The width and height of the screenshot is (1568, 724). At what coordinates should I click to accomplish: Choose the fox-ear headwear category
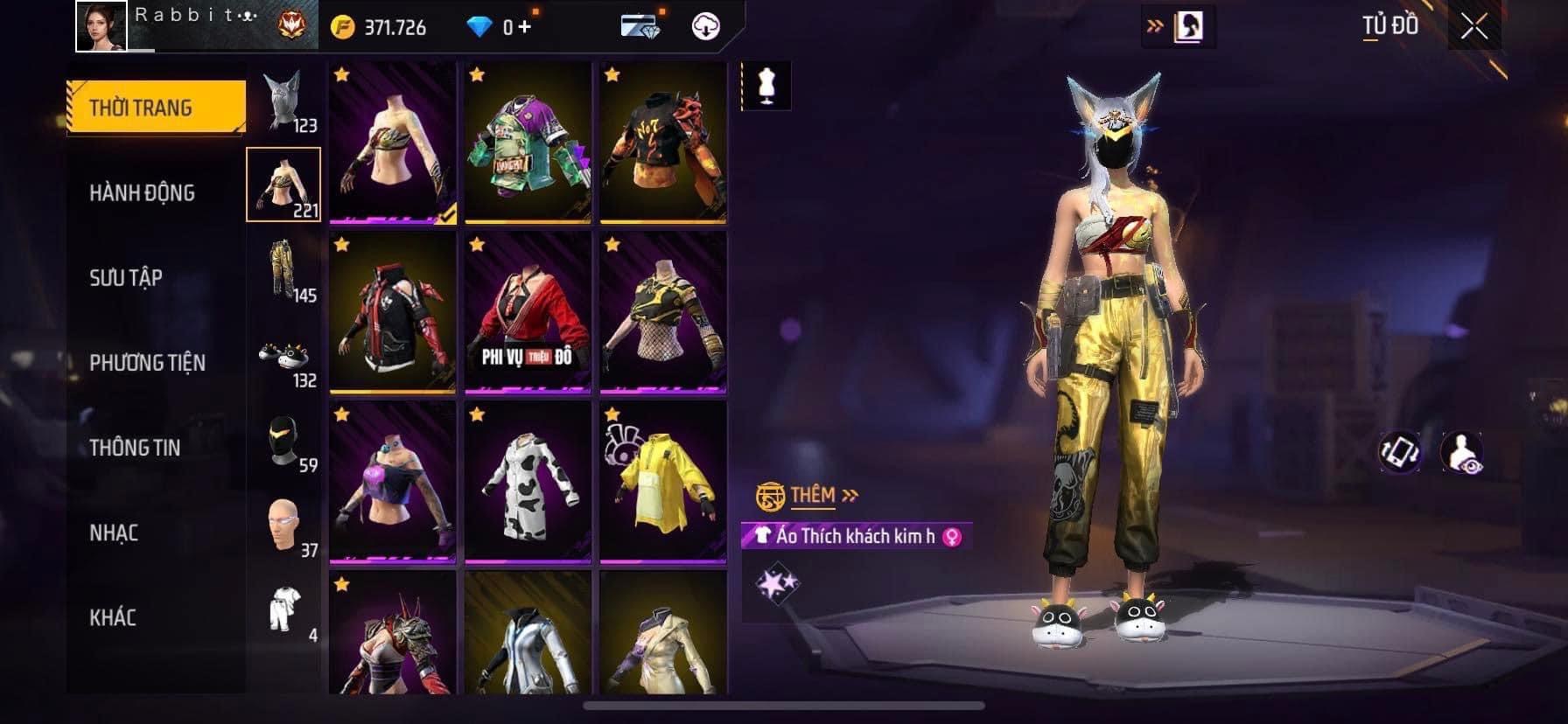pos(285,101)
